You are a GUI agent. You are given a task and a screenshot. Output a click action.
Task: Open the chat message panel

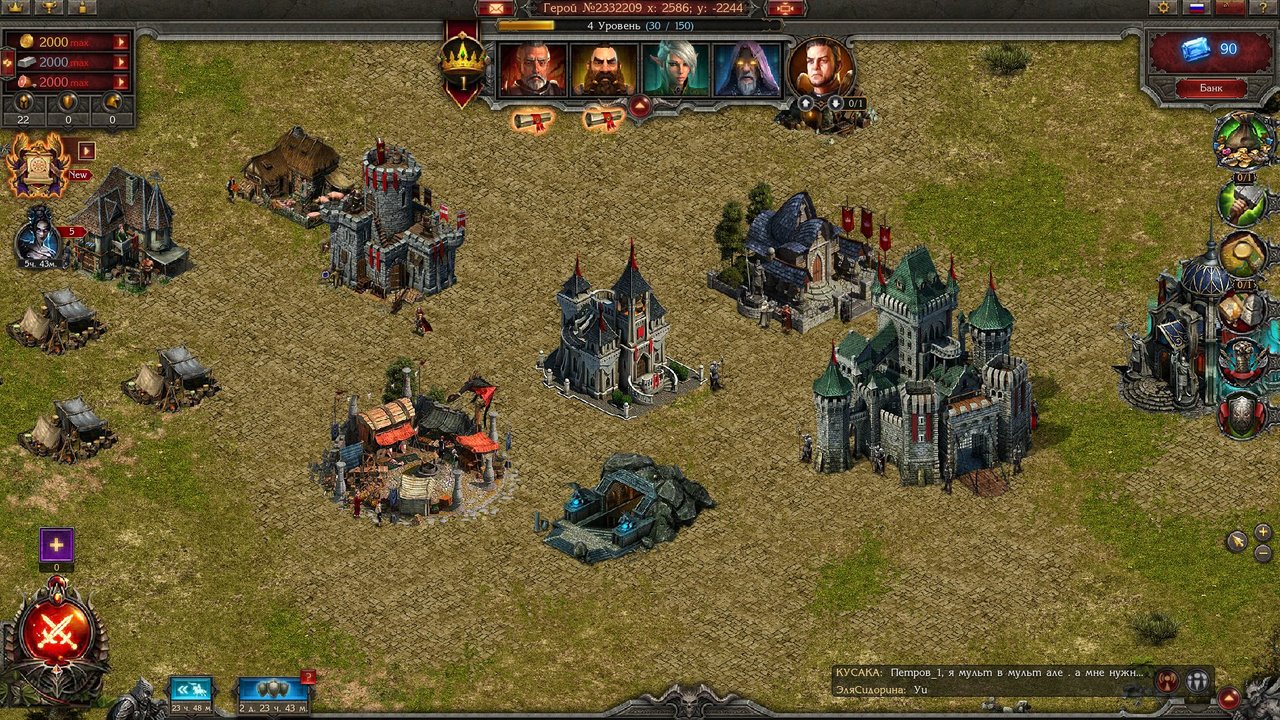(x=990, y=681)
